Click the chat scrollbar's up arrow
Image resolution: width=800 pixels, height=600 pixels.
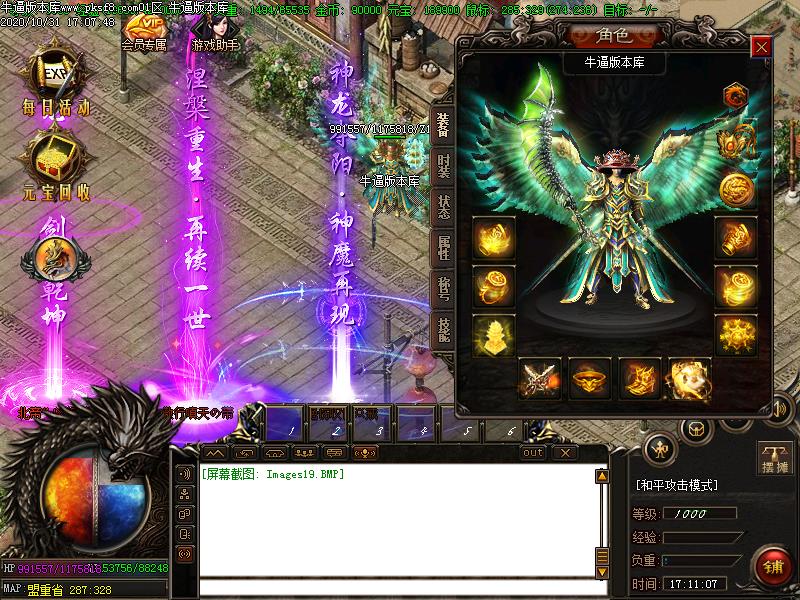(602, 476)
